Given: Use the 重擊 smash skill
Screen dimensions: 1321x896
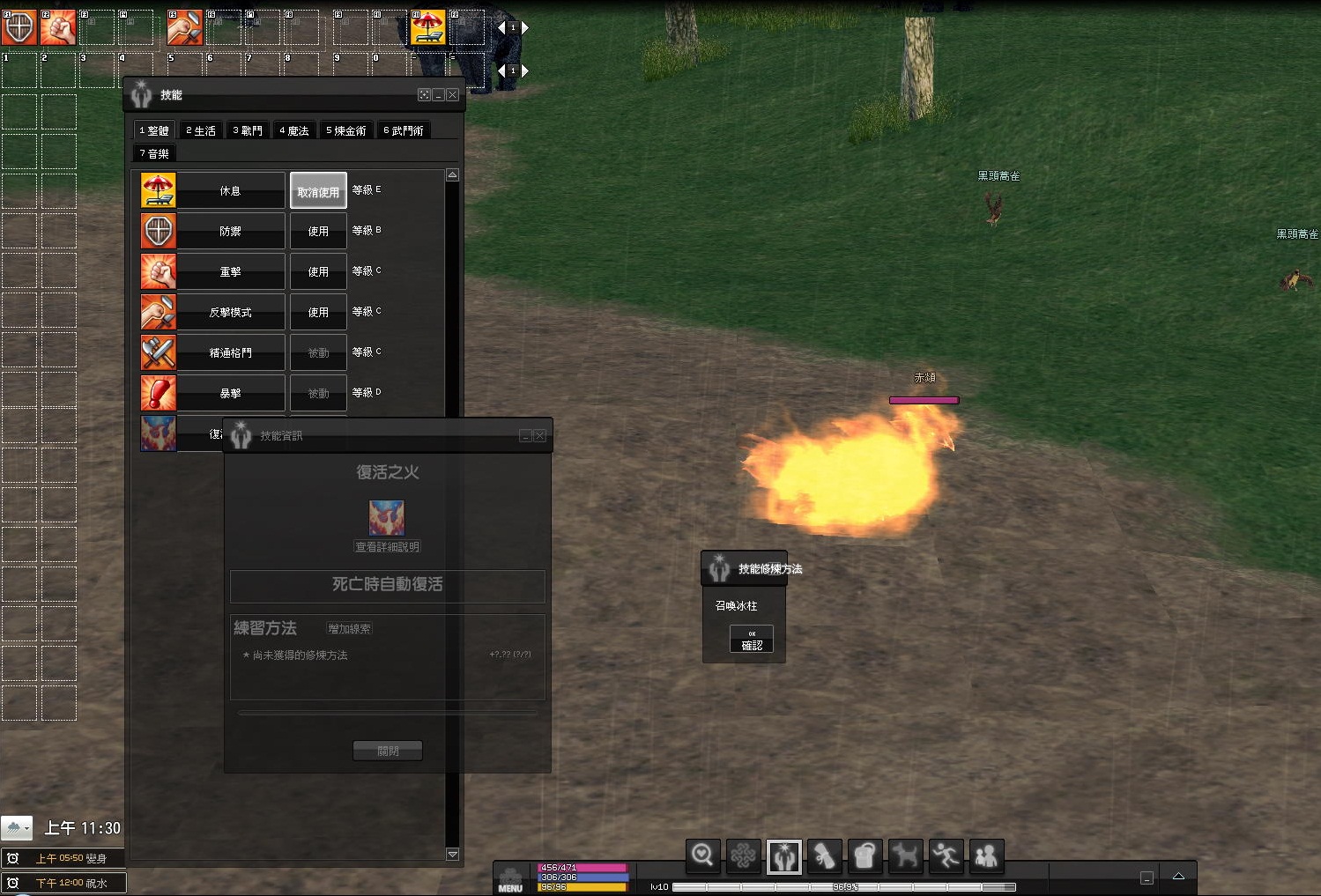Looking at the screenshot, I should 318,272.
